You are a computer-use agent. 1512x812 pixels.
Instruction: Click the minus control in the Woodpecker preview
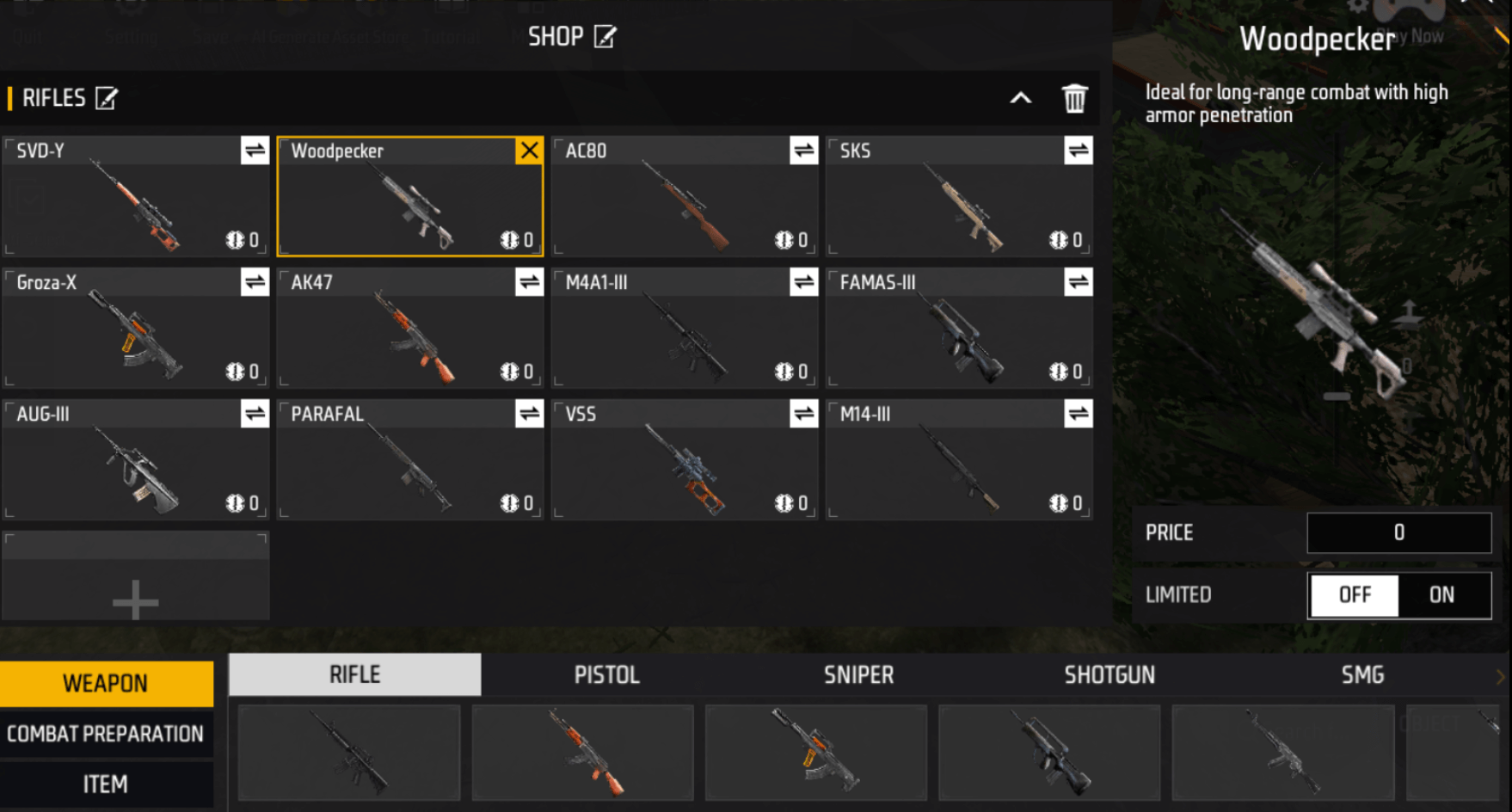click(x=1337, y=397)
